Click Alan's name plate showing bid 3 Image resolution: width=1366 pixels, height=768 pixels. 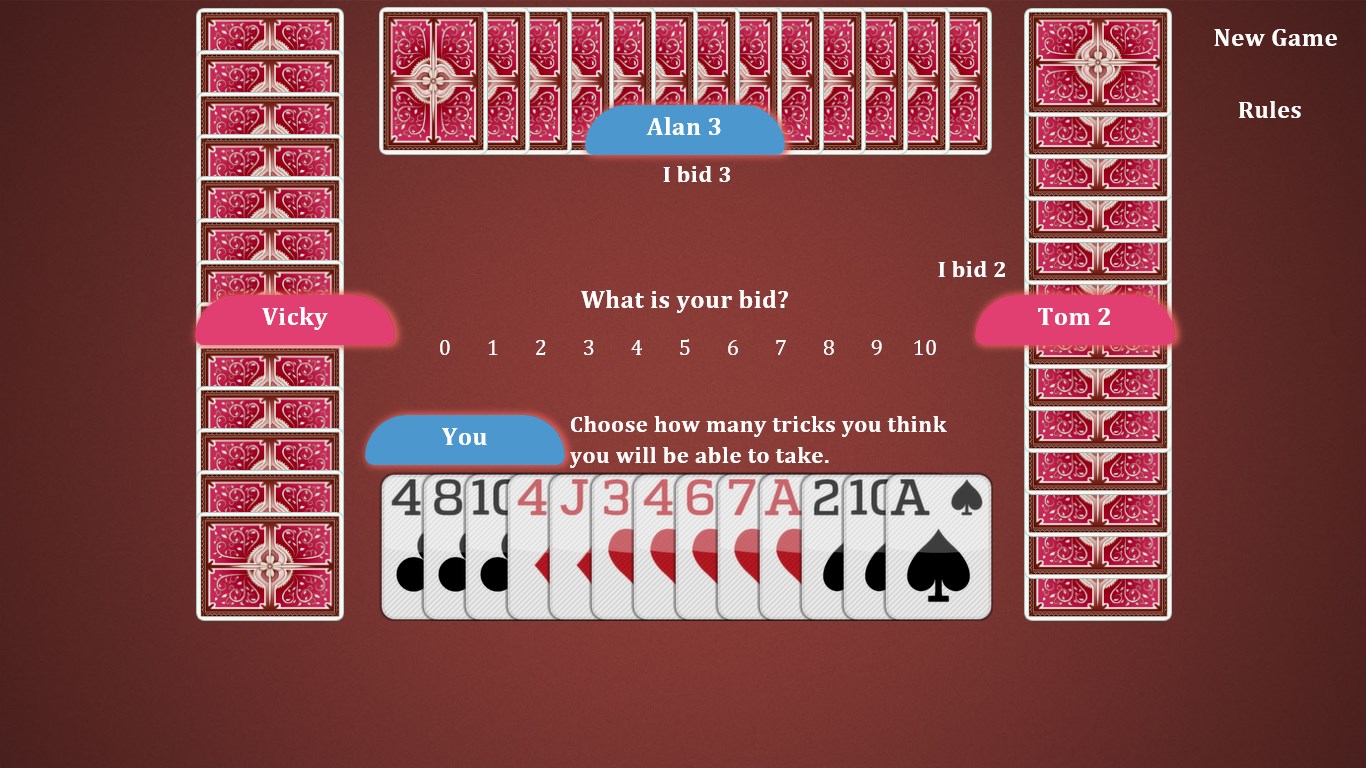coord(683,127)
